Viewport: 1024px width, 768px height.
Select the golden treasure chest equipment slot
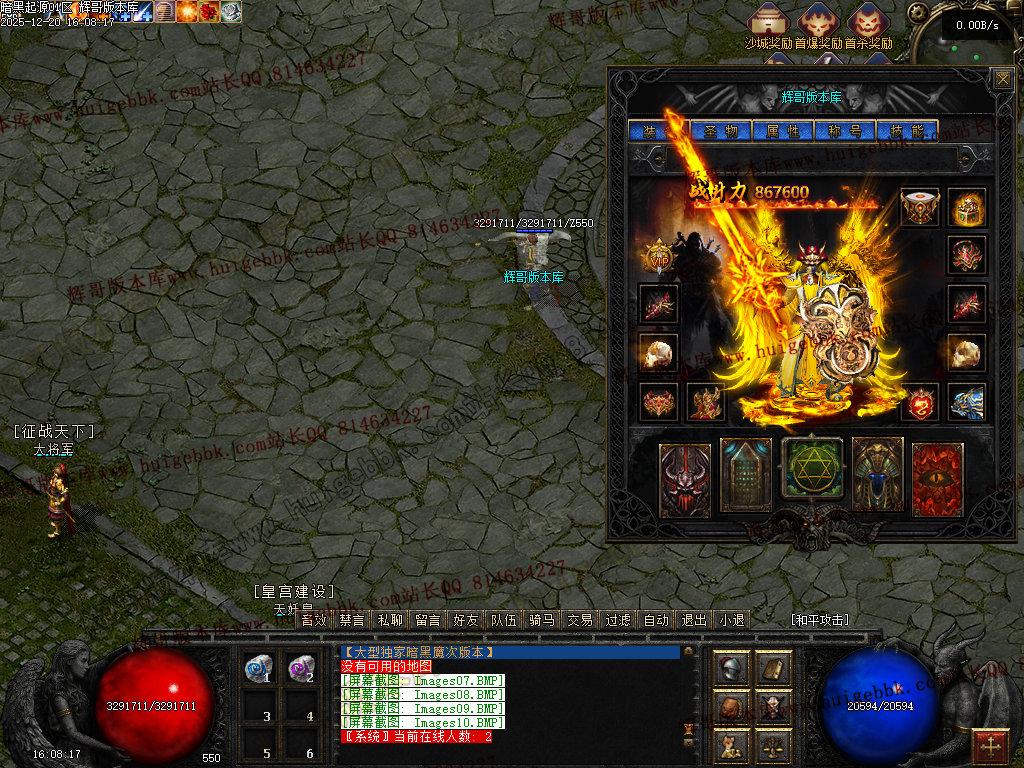pos(967,207)
